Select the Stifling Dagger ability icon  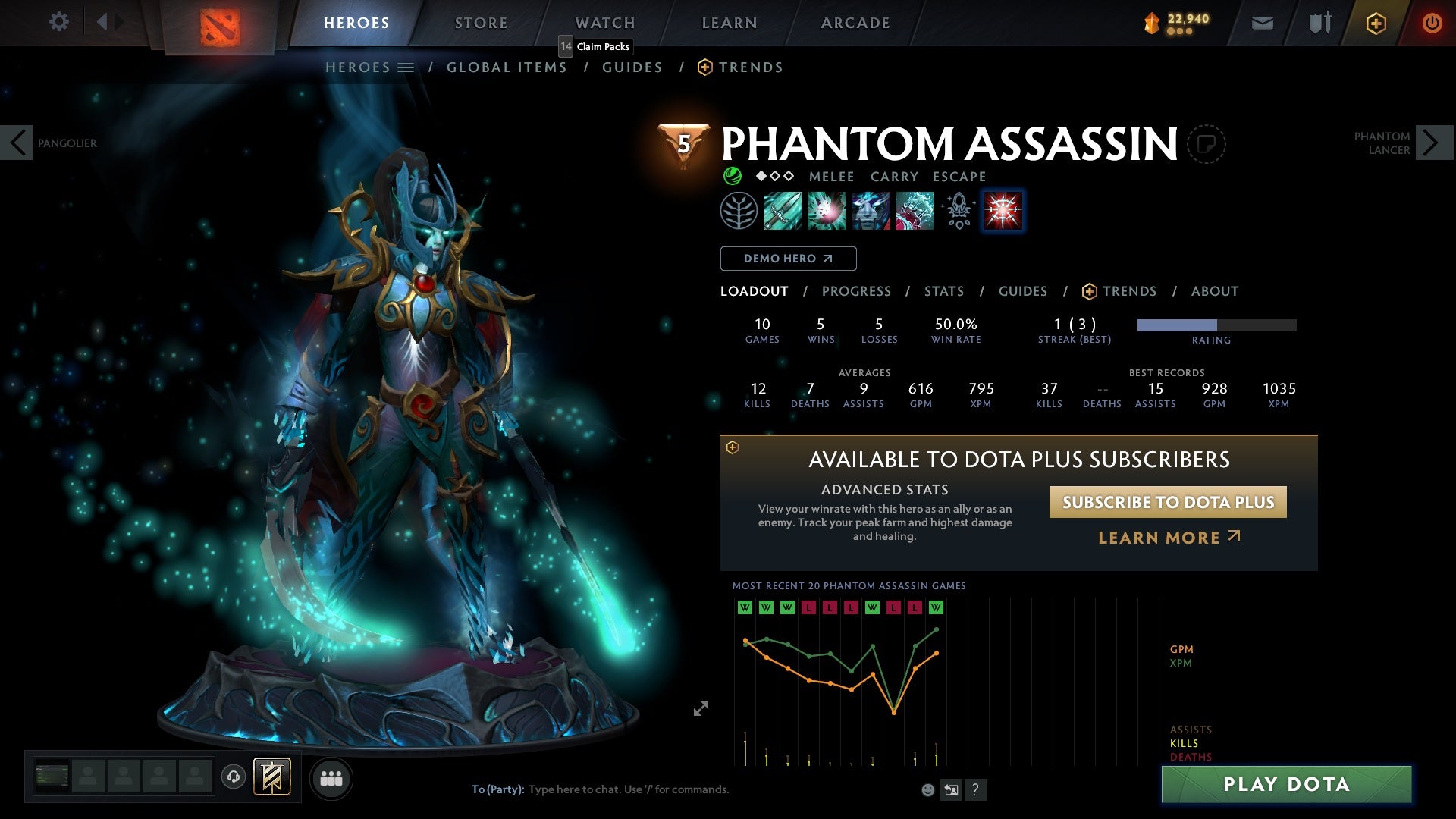pos(782,212)
